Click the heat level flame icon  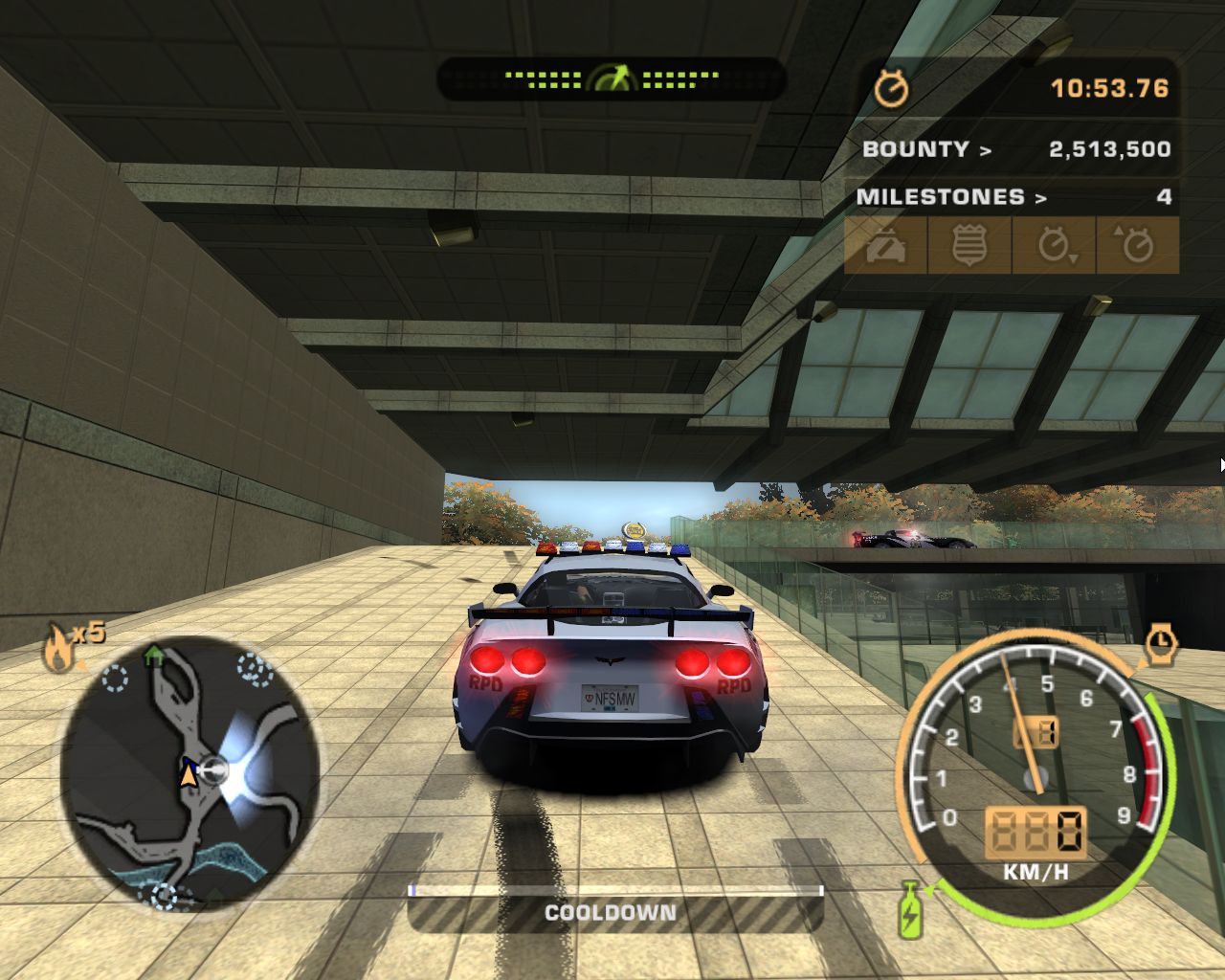click(58, 650)
